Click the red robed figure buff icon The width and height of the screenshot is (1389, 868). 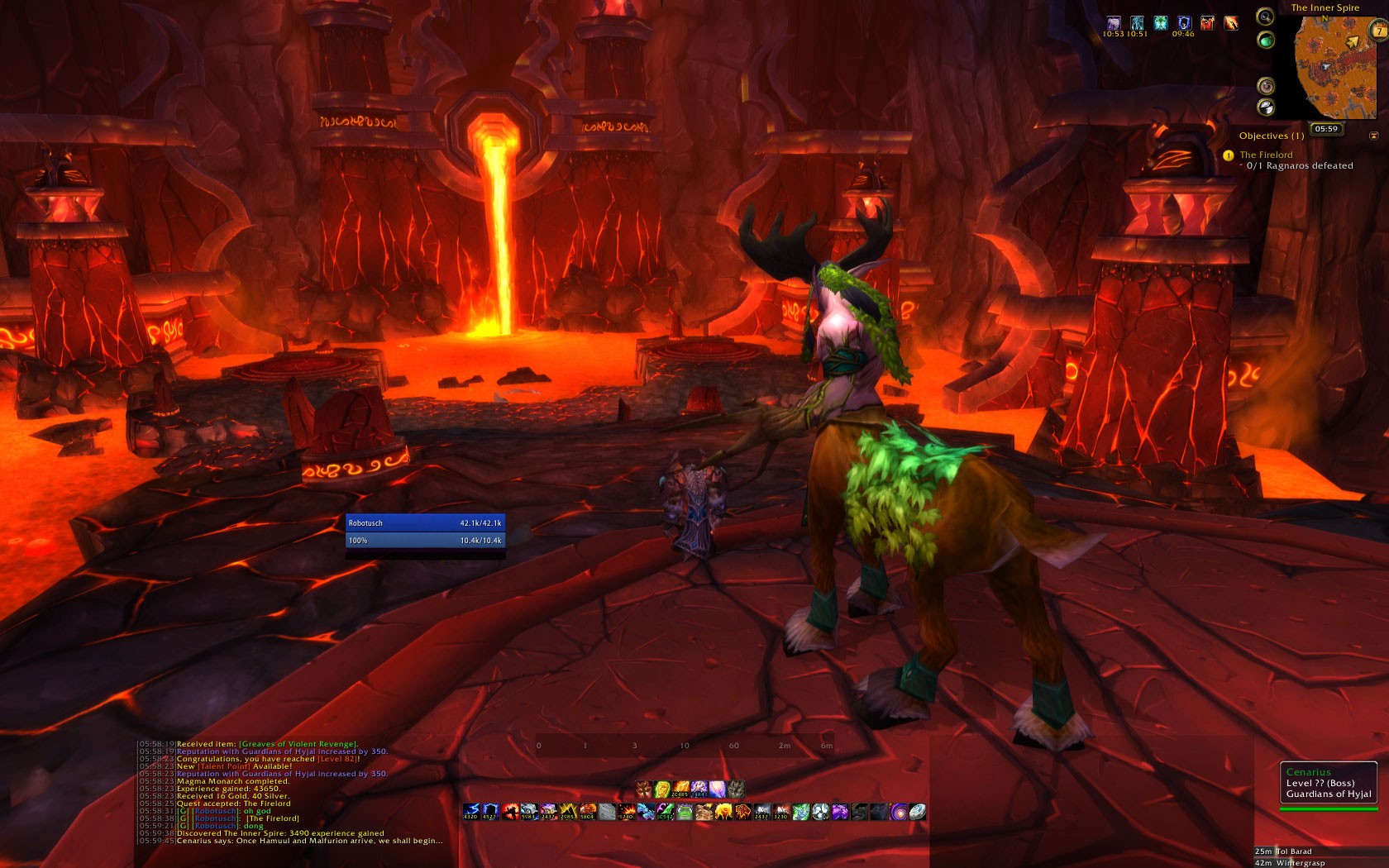(1207, 23)
